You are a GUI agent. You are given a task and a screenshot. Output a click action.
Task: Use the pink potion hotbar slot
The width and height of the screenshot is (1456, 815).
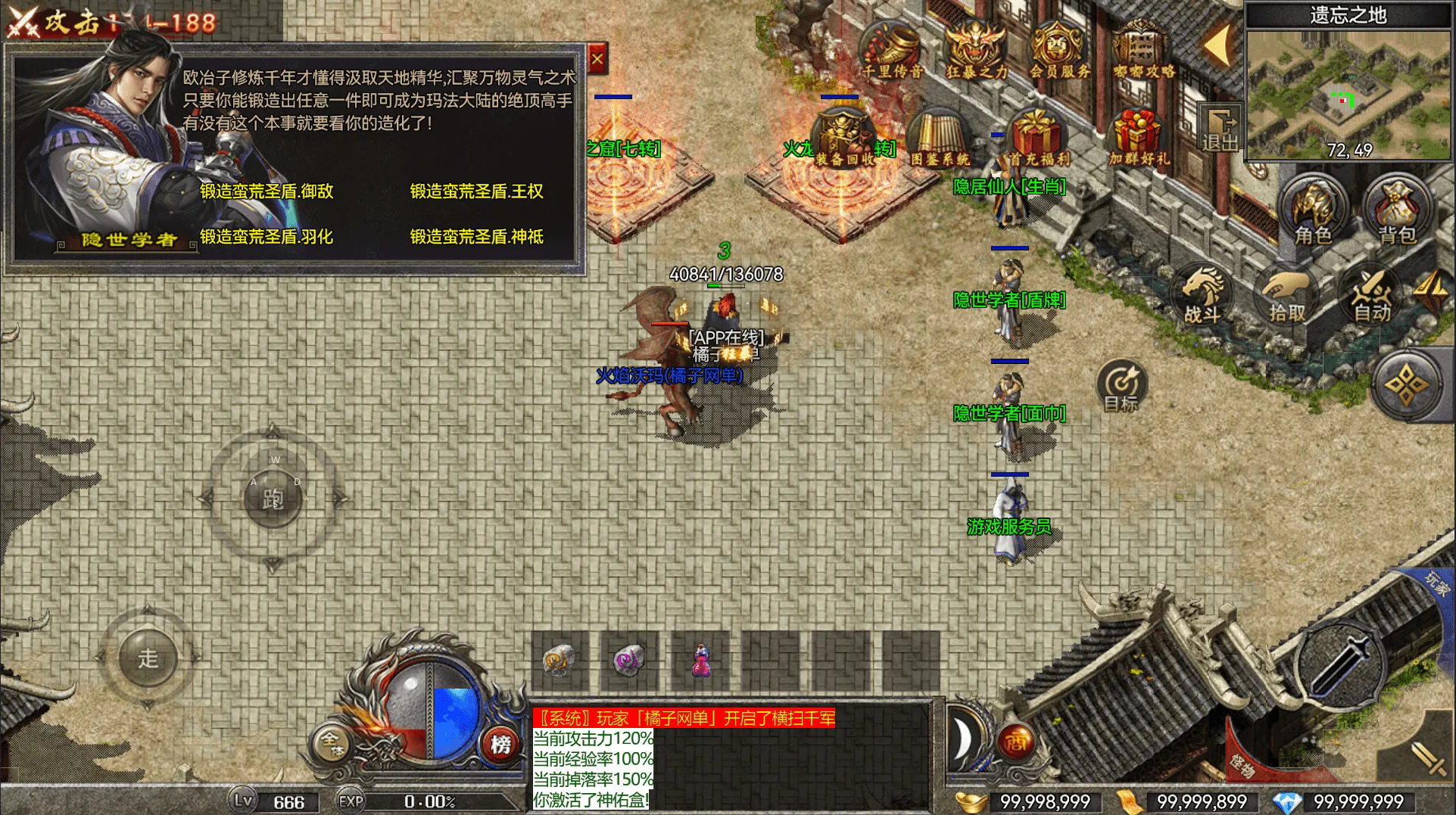702,661
